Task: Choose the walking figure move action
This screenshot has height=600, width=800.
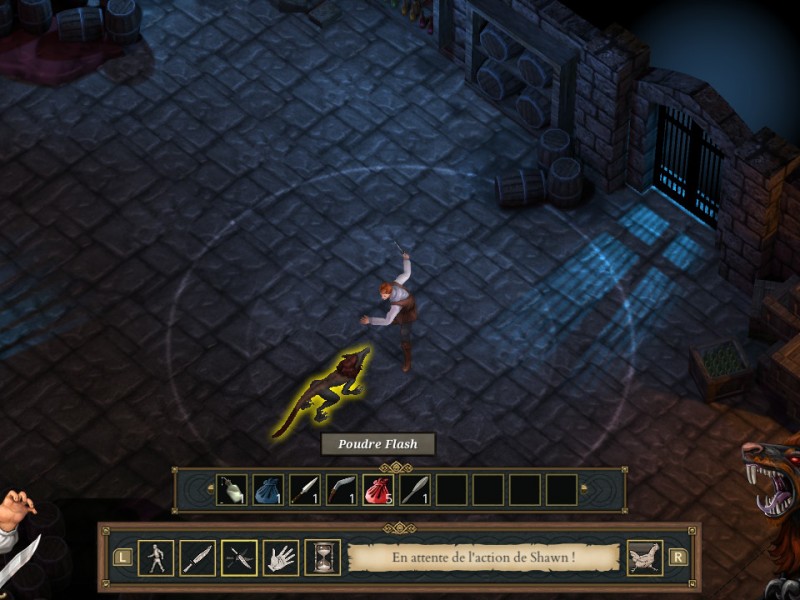Action: point(155,557)
